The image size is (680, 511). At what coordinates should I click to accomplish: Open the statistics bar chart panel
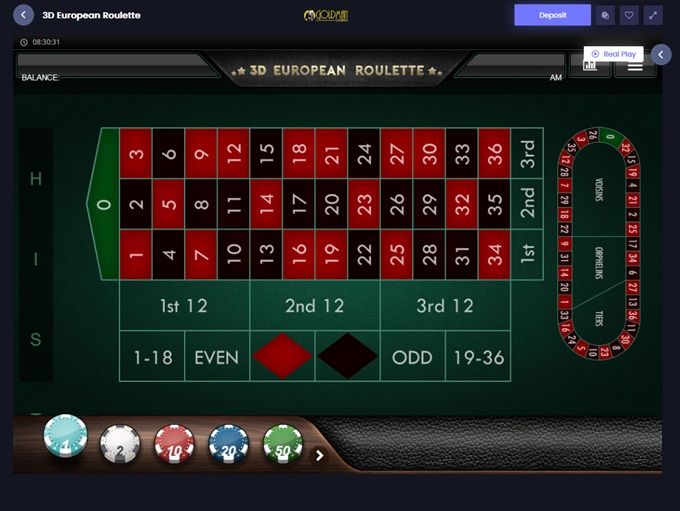pyautogui.click(x=590, y=66)
